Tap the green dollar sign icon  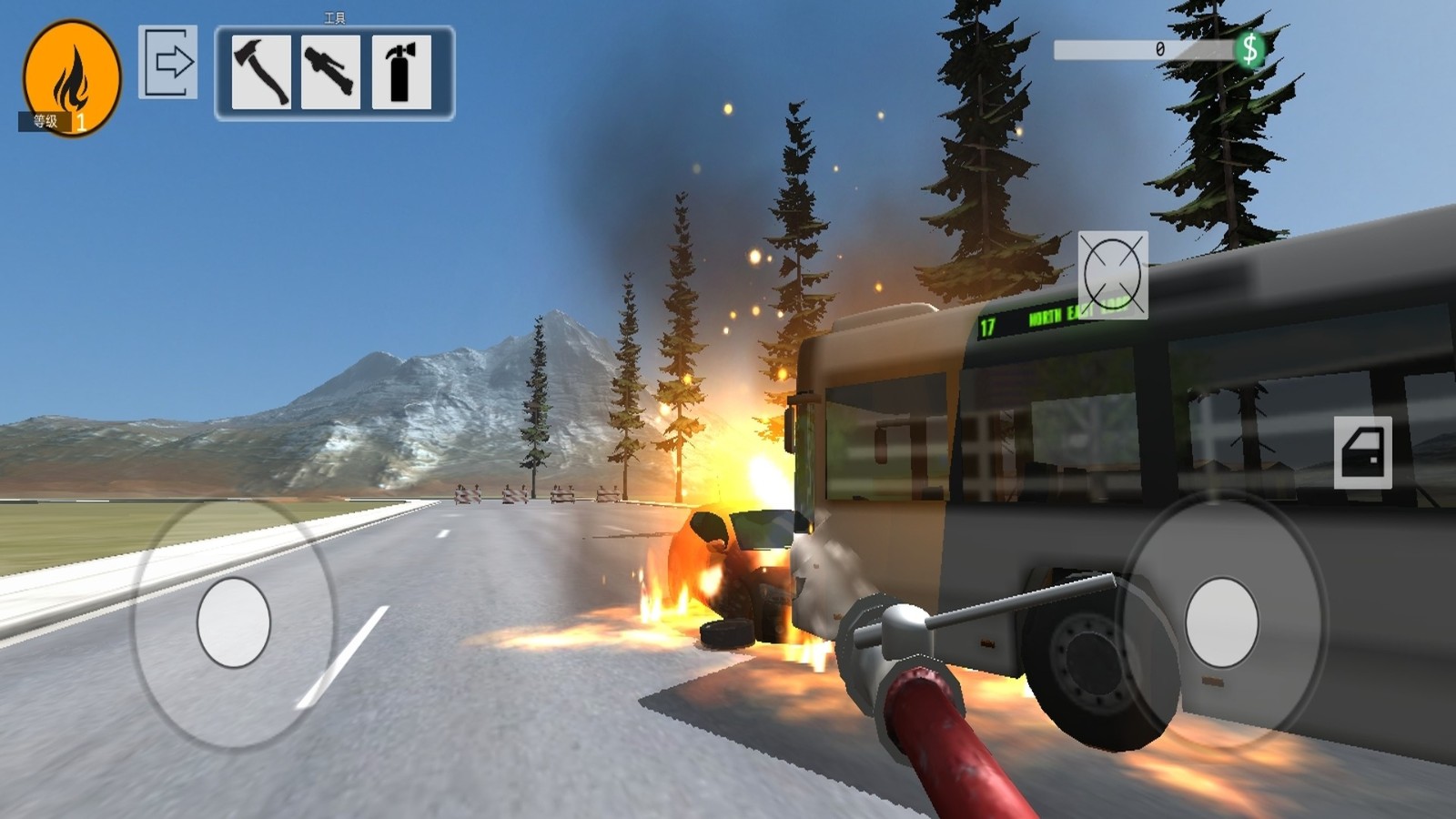(1250, 49)
